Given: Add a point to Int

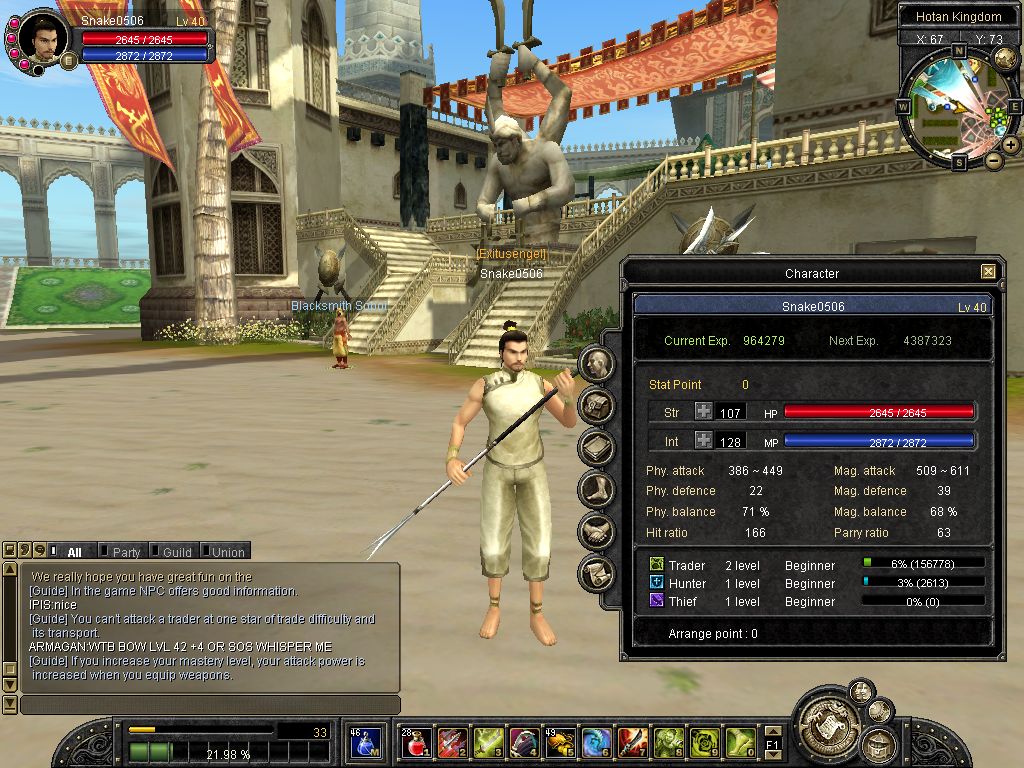Looking at the screenshot, I should click(x=704, y=440).
